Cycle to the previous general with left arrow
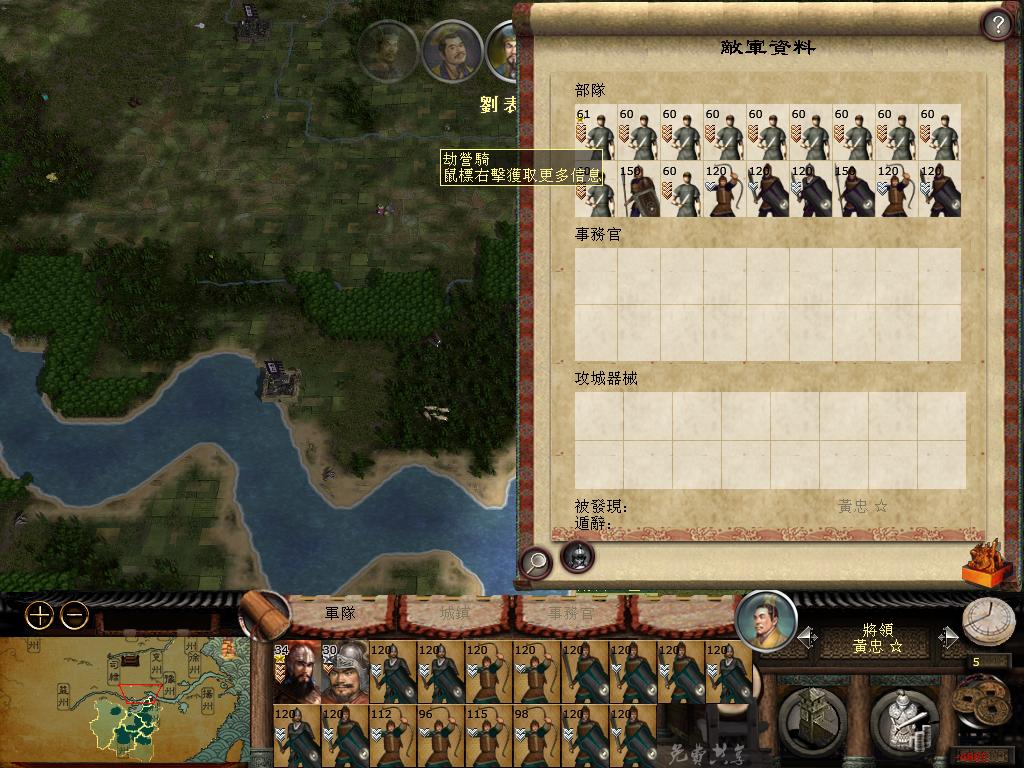Image resolution: width=1024 pixels, height=768 pixels. tap(807, 636)
